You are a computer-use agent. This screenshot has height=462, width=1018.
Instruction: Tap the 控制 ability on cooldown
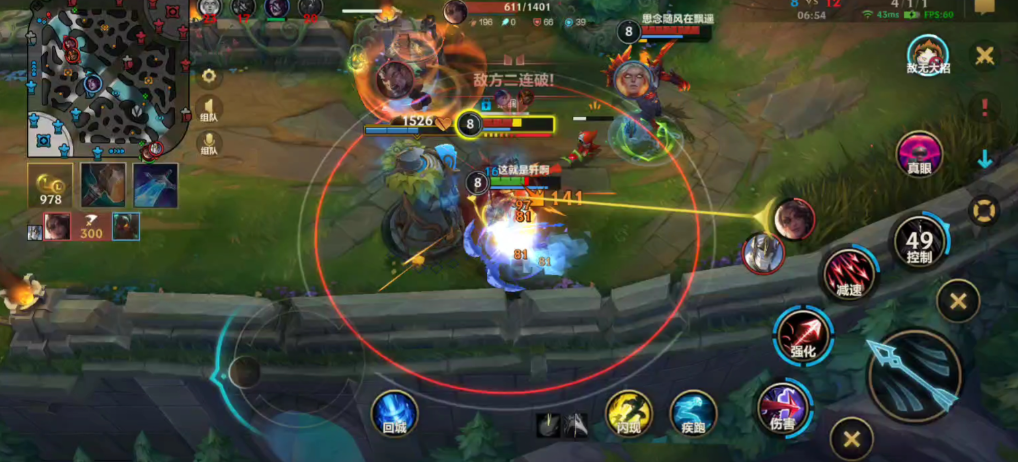[x=919, y=242]
